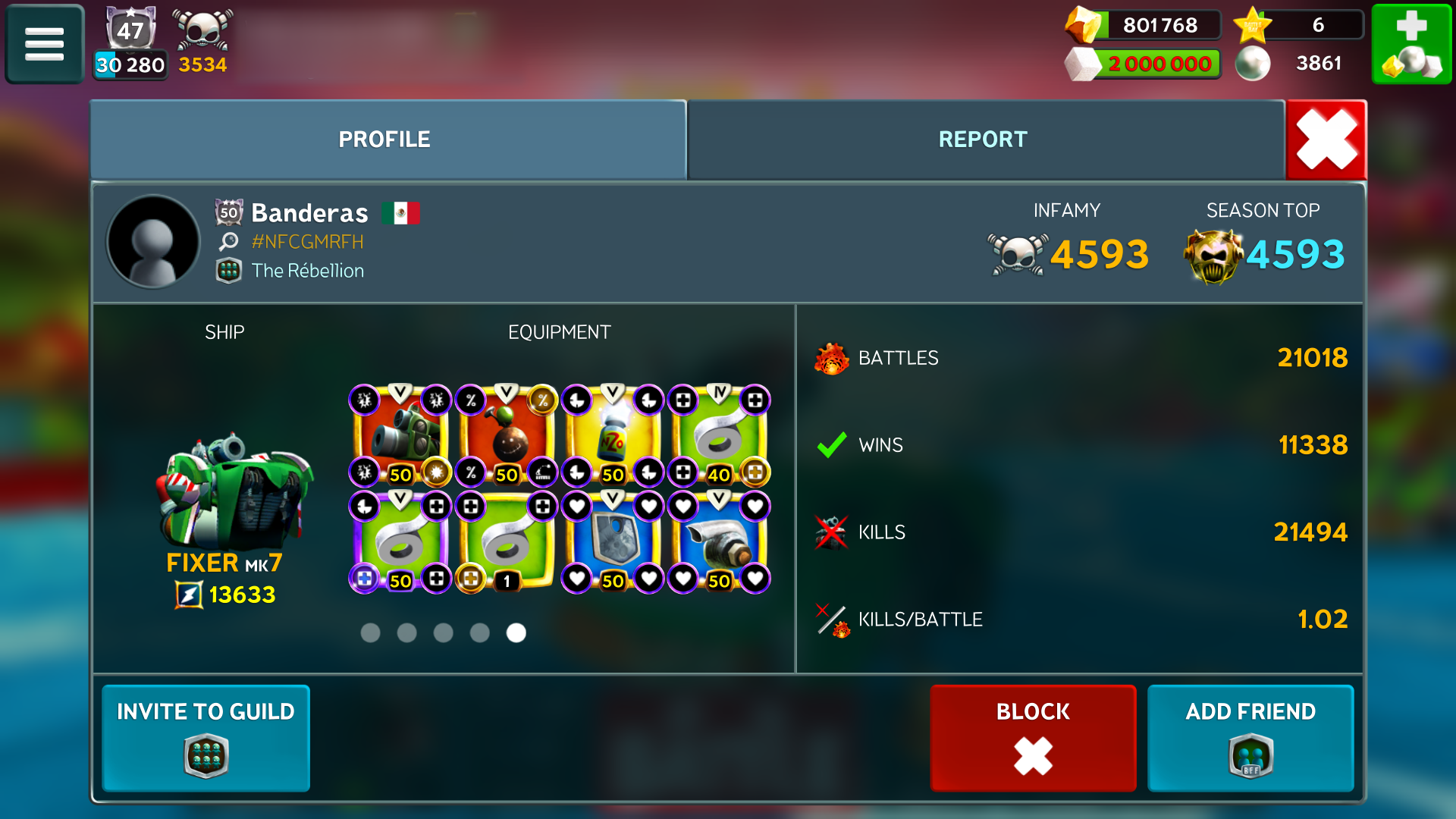Open the green add currency shop button
This screenshot has height=819, width=1456.
click(1411, 43)
